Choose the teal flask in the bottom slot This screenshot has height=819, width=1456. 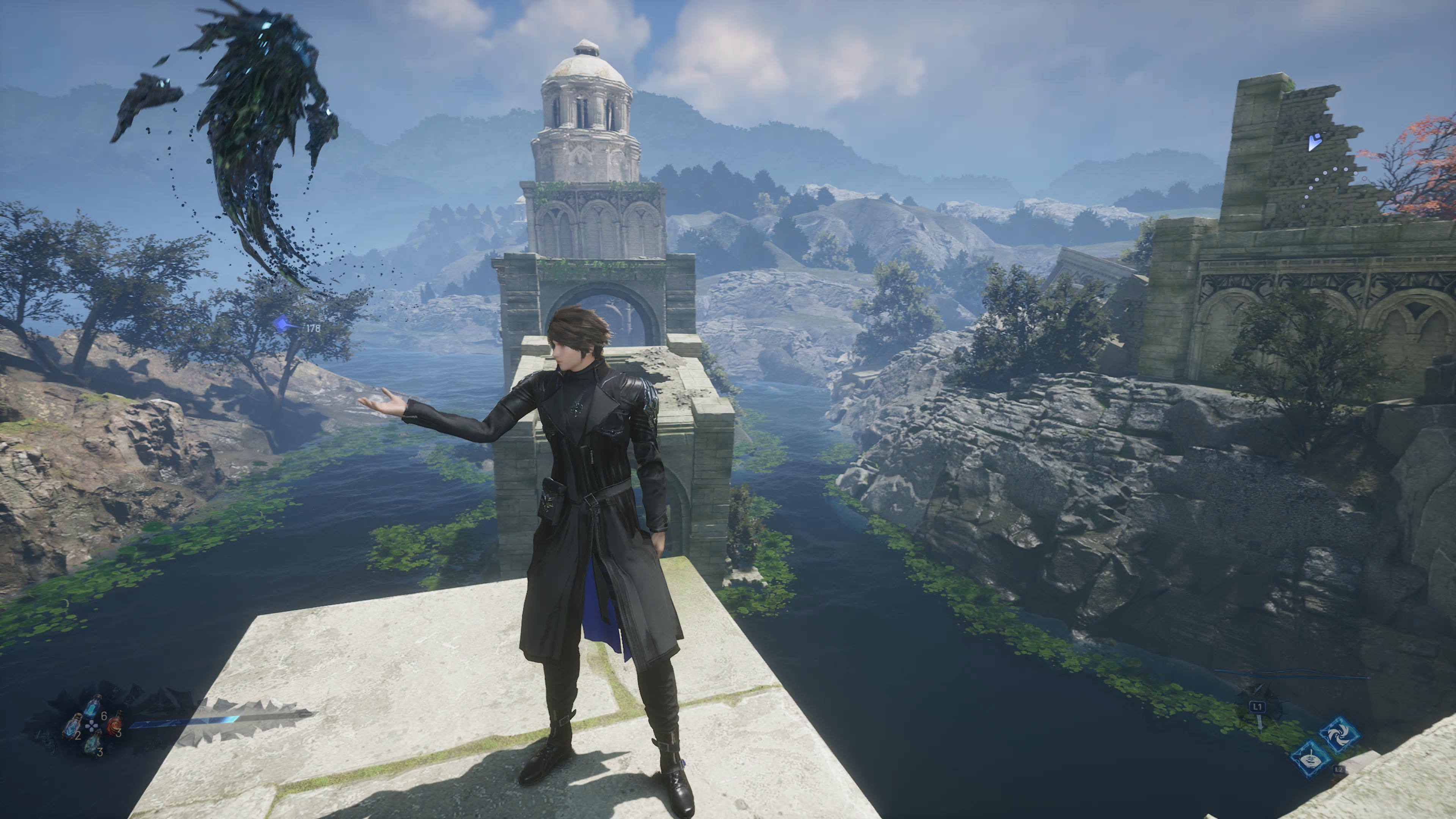point(93,743)
